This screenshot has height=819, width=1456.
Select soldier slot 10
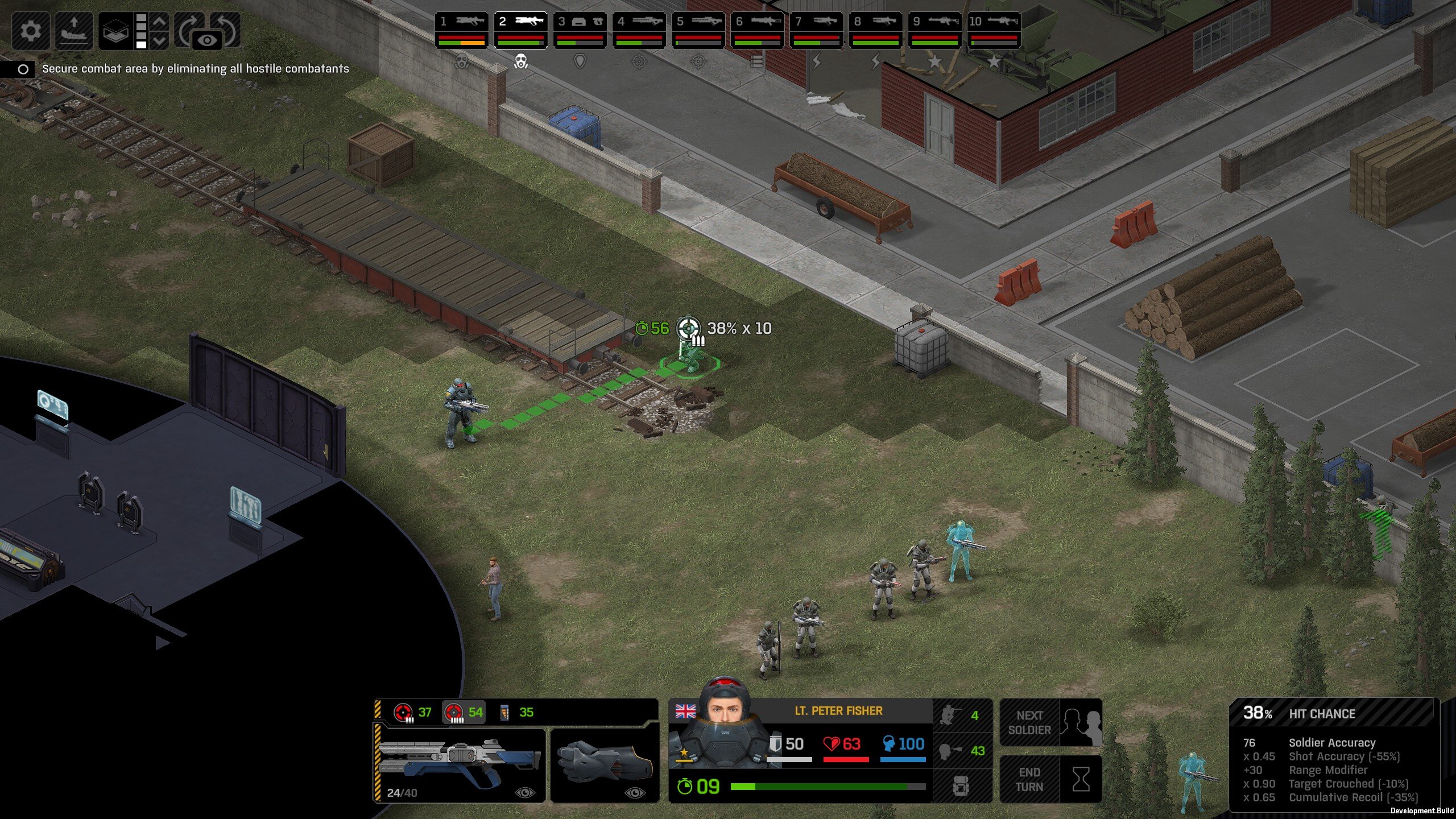(994, 30)
